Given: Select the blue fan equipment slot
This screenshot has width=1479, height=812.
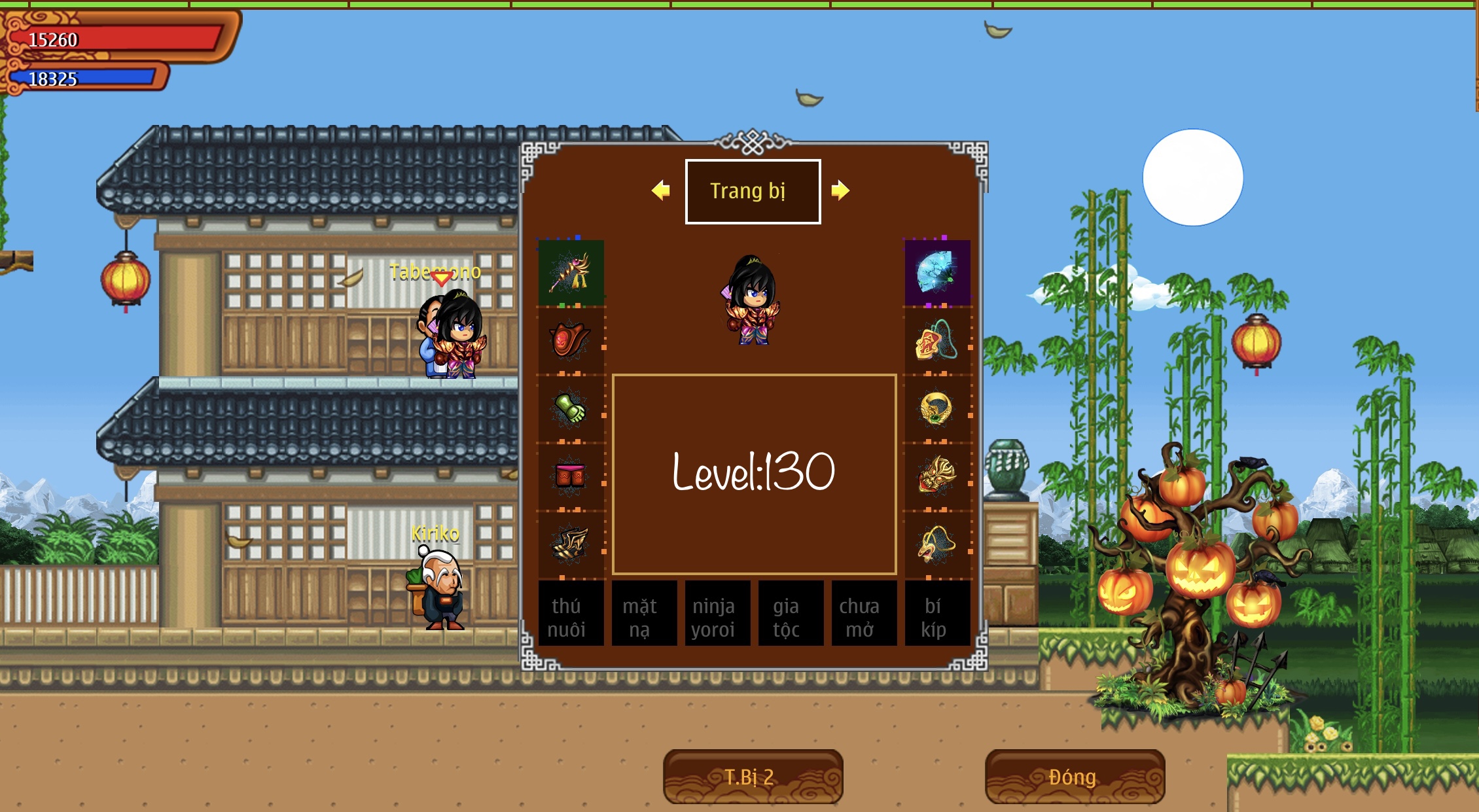Looking at the screenshot, I should pyautogui.click(x=937, y=272).
